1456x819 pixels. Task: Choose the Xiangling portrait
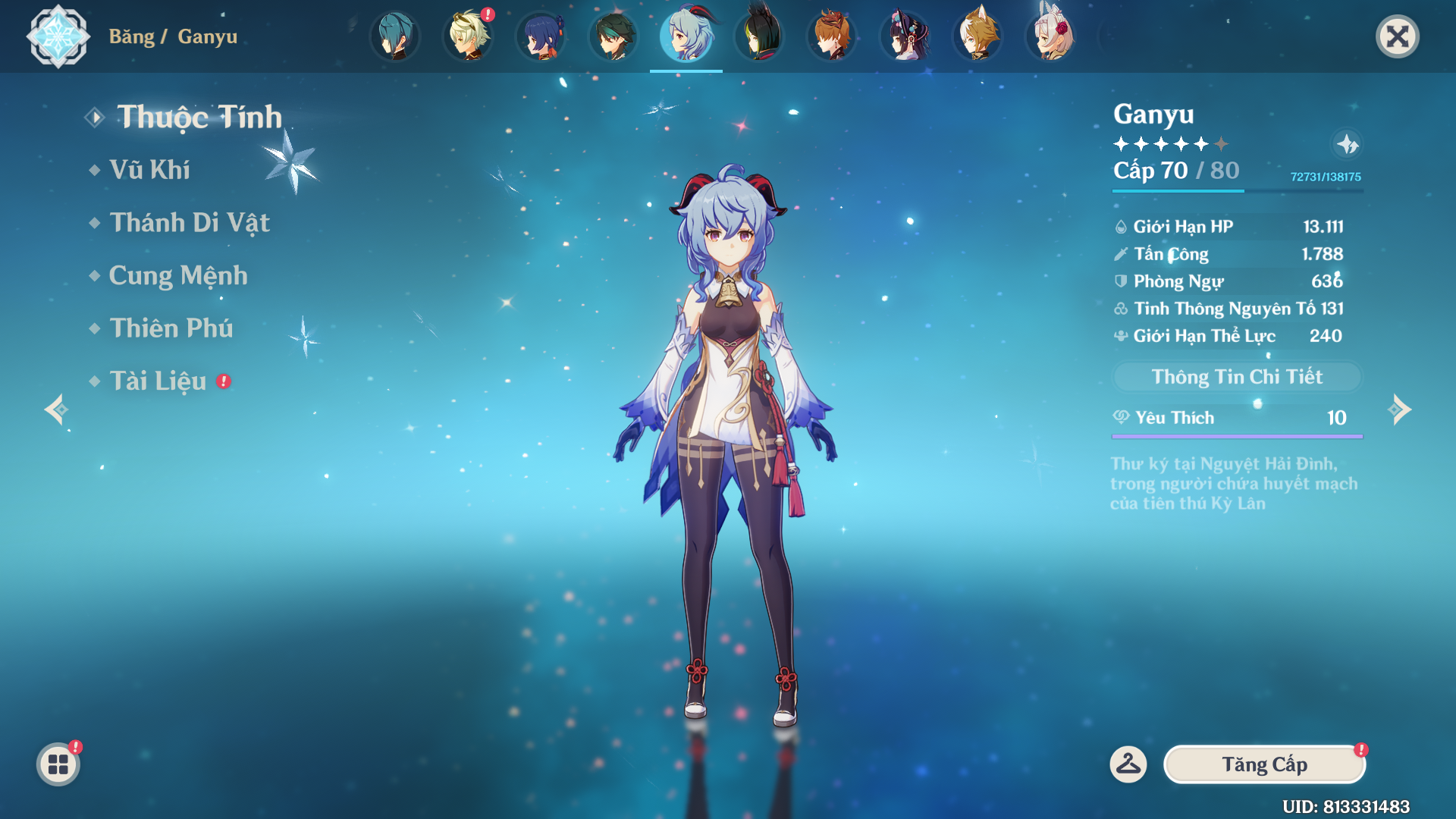541,36
